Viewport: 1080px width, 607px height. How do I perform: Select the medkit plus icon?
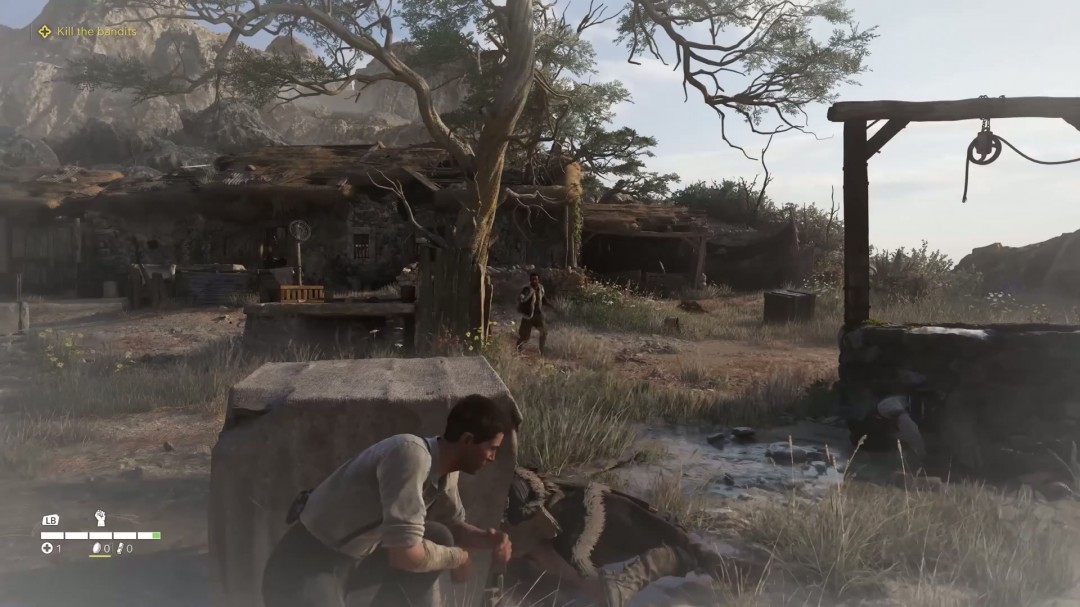click(x=46, y=548)
